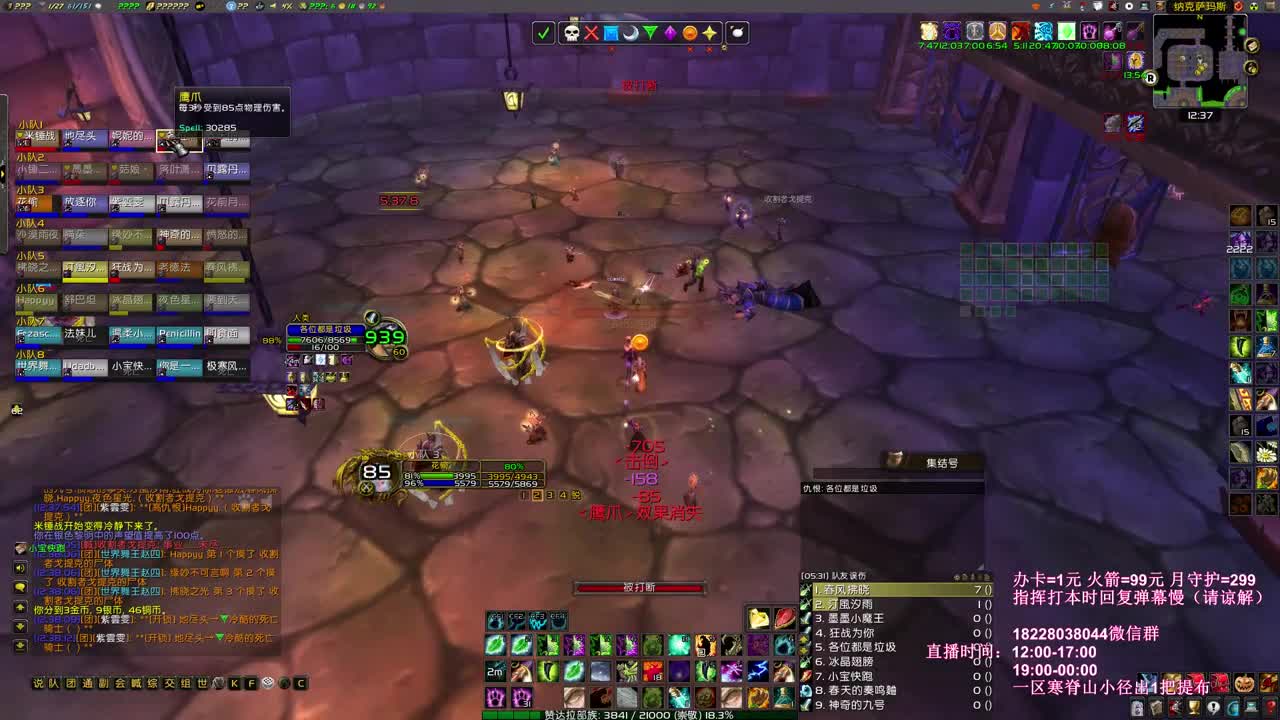
Task: Select the 综 chat channel tab
Action: pyautogui.click(x=148, y=686)
